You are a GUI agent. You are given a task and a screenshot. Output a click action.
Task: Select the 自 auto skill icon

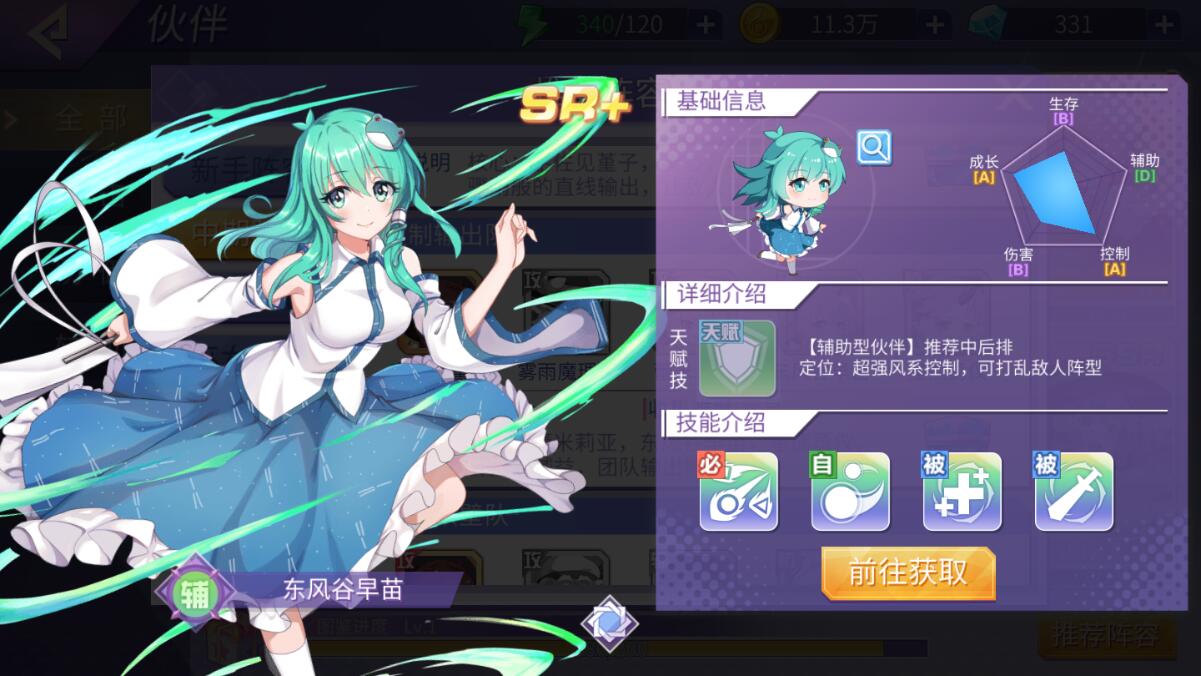tap(849, 491)
